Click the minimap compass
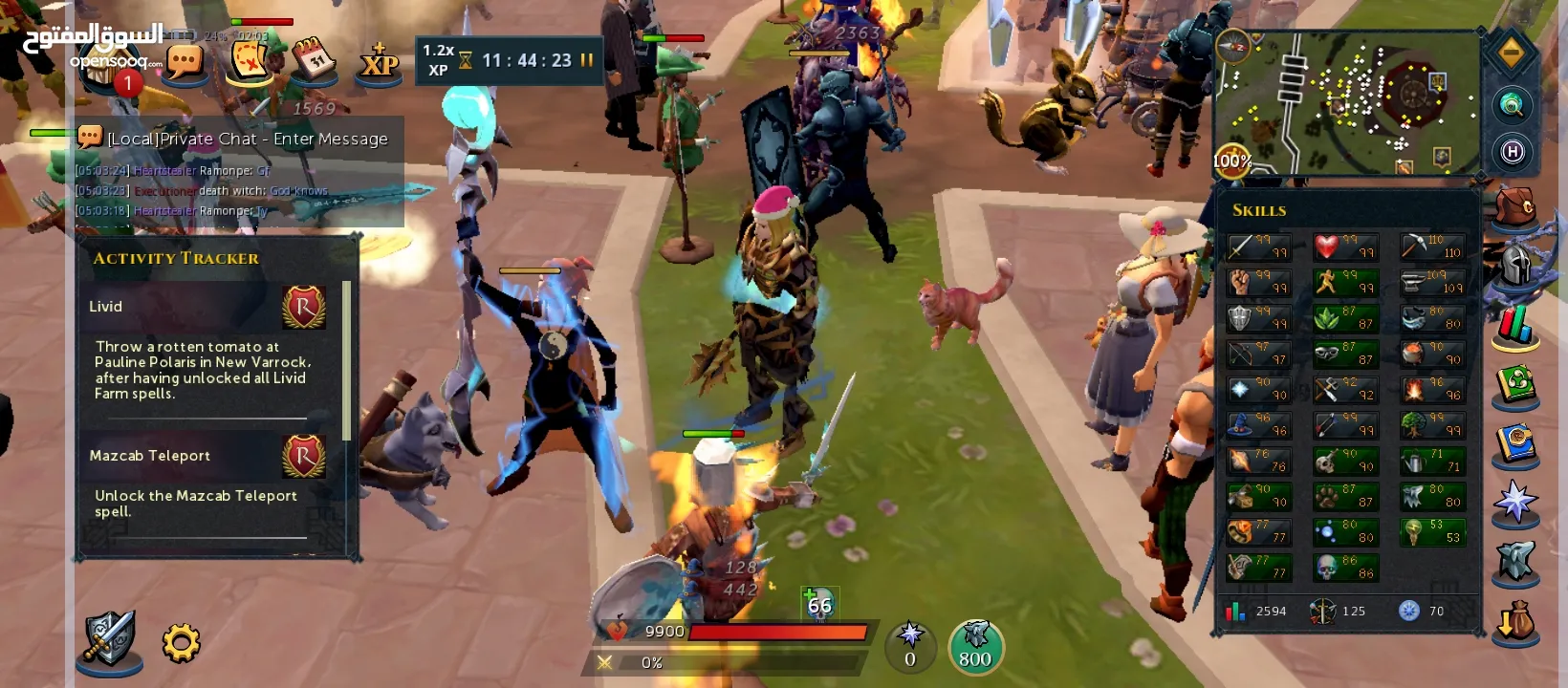This screenshot has height=688, width=1568. [1232, 46]
